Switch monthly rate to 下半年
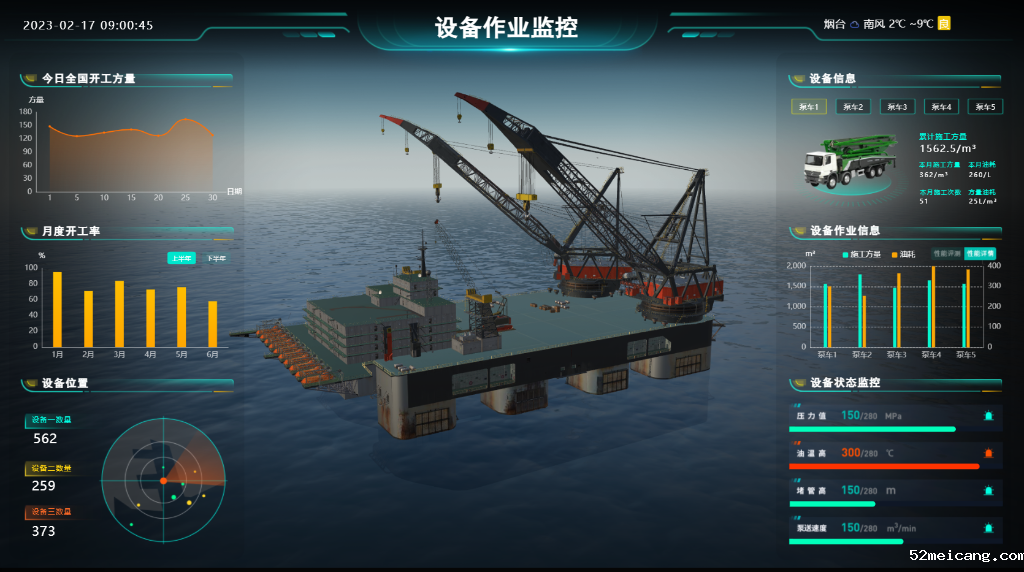The width and height of the screenshot is (1024, 572). tap(216, 258)
